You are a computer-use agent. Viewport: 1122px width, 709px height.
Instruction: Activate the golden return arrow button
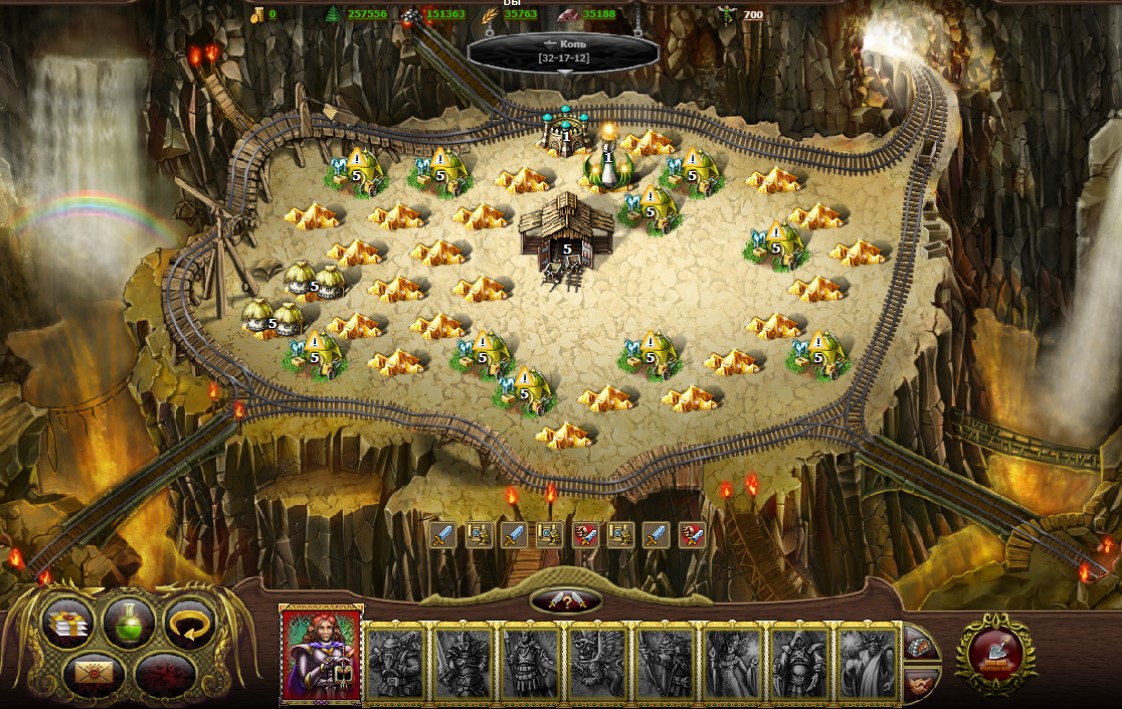190,622
